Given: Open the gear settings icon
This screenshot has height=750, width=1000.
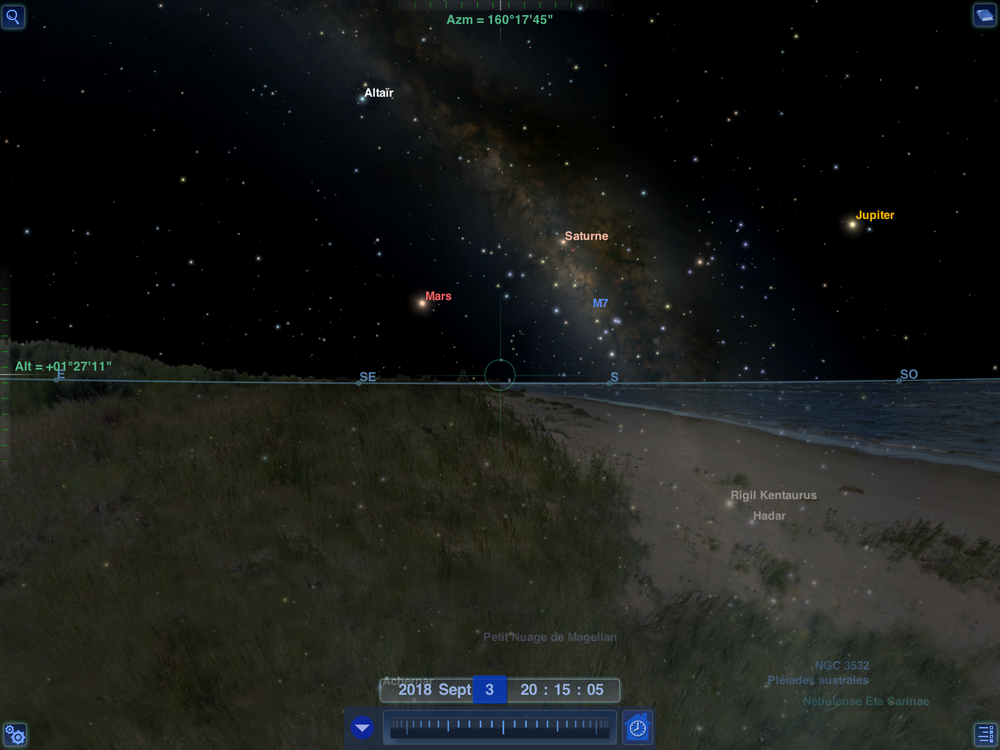Looking at the screenshot, I should [x=14, y=735].
